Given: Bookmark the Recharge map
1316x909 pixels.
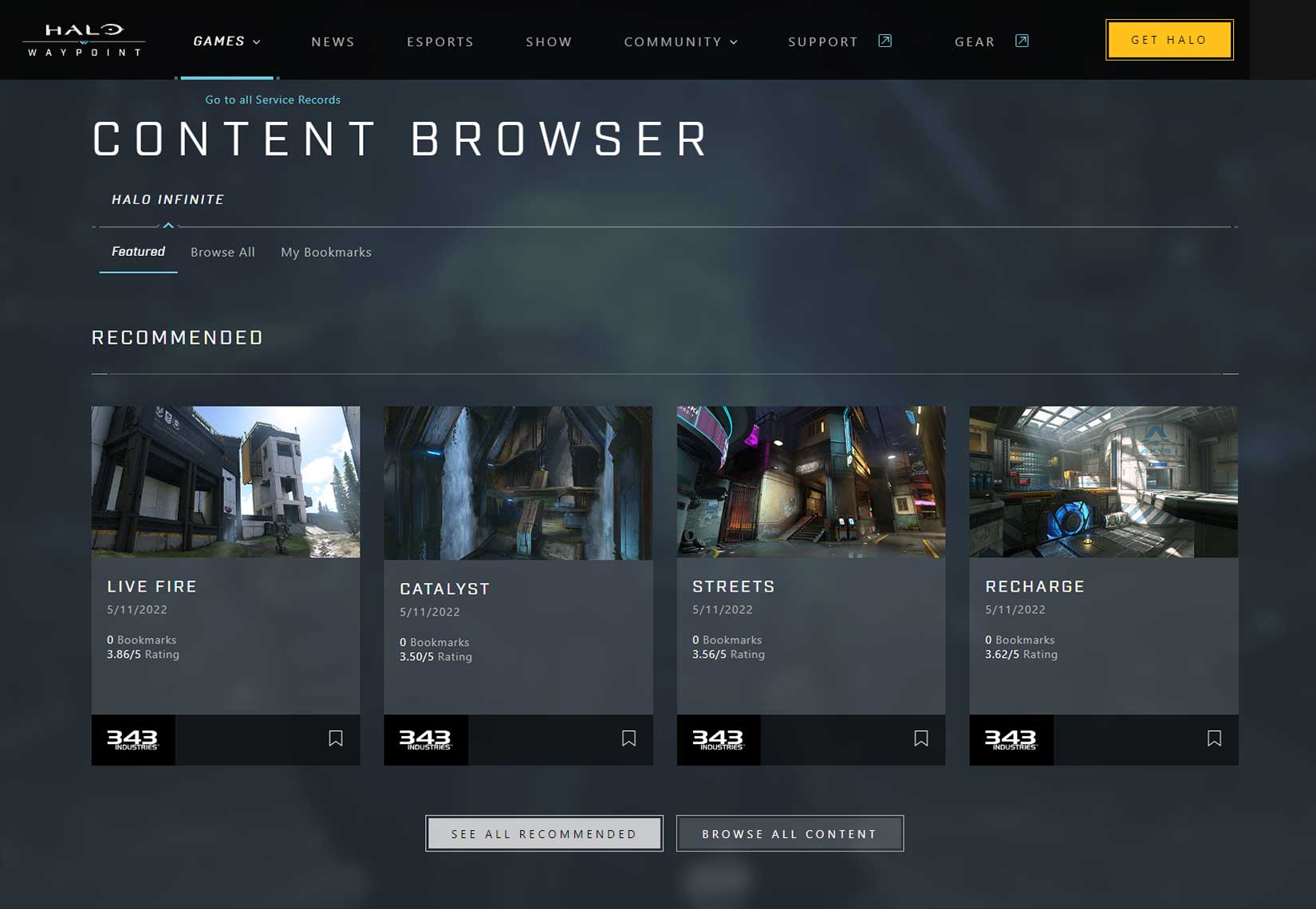Looking at the screenshot, I should click(x=1214, y=739).
